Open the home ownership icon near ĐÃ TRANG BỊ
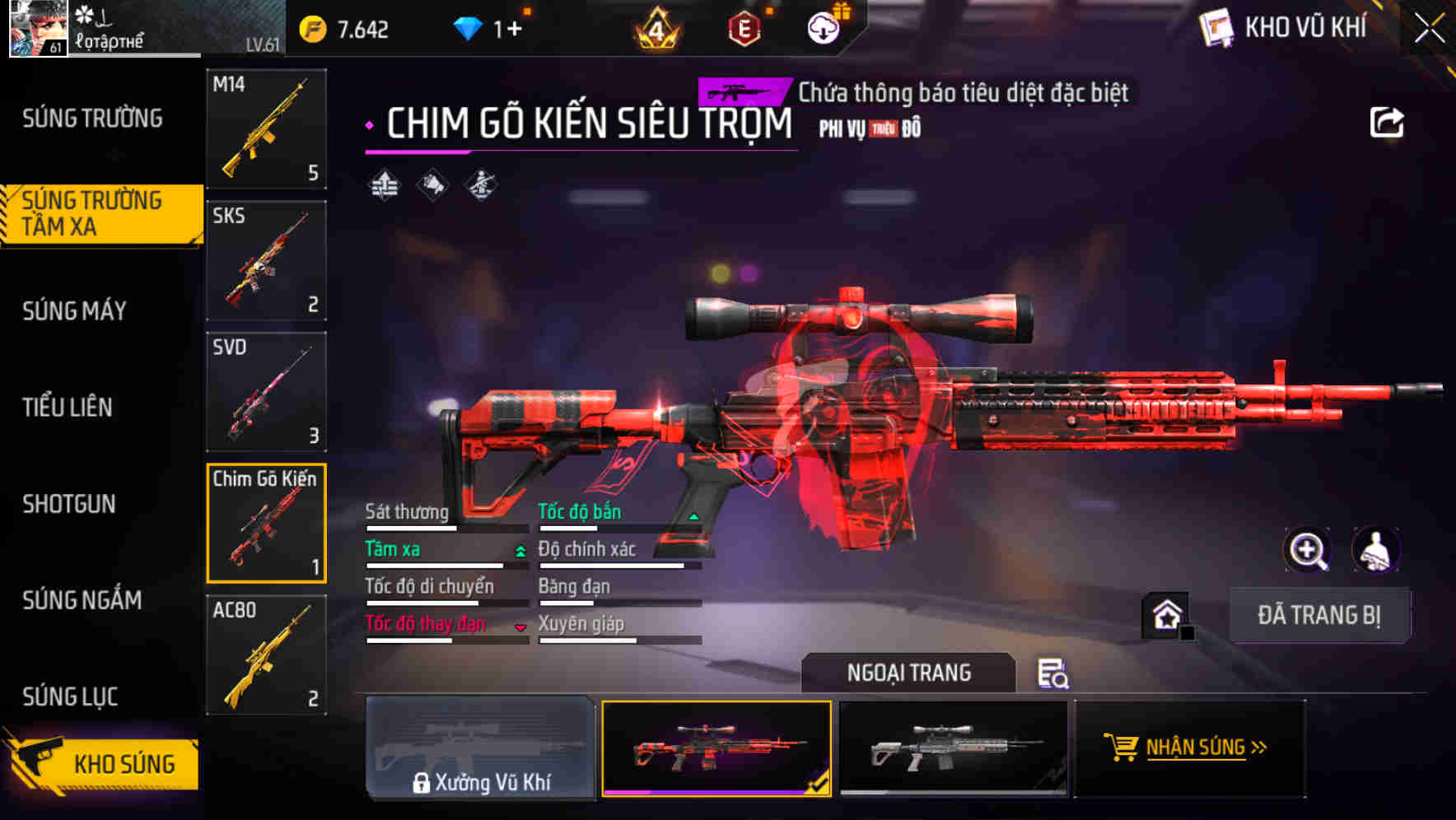 tap(1166, 614)
